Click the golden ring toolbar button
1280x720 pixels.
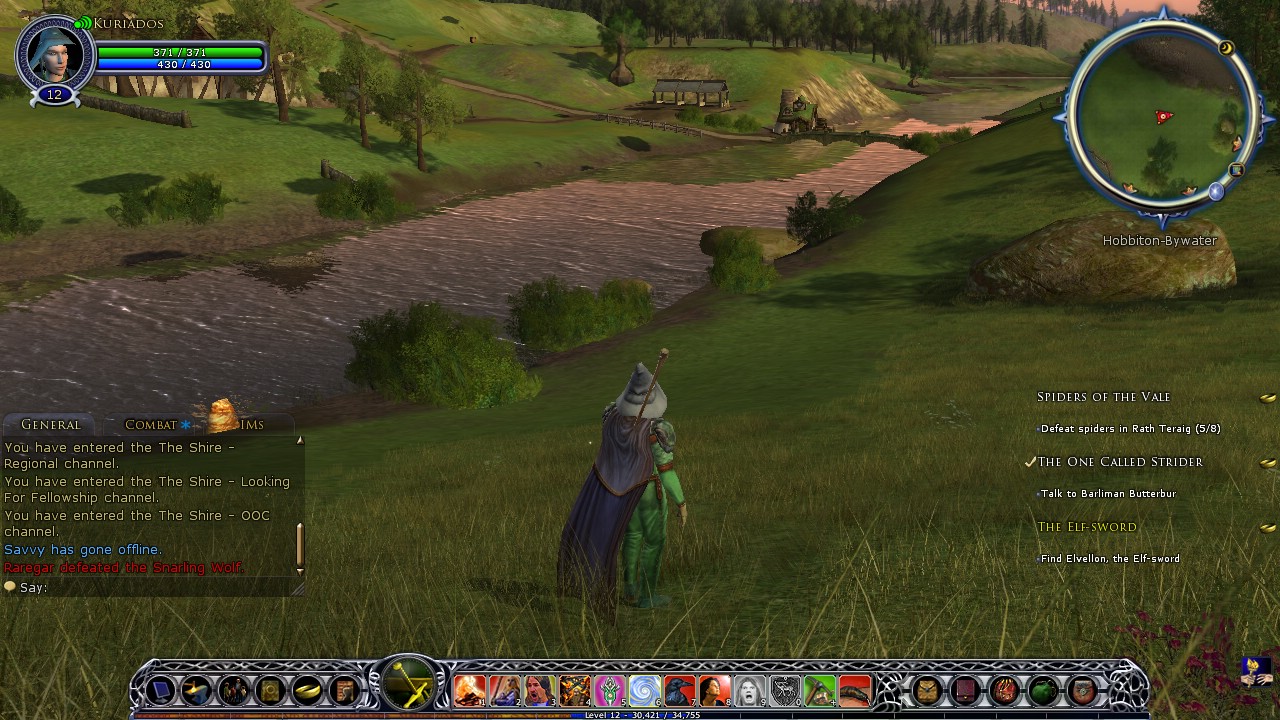coord(307,690)
